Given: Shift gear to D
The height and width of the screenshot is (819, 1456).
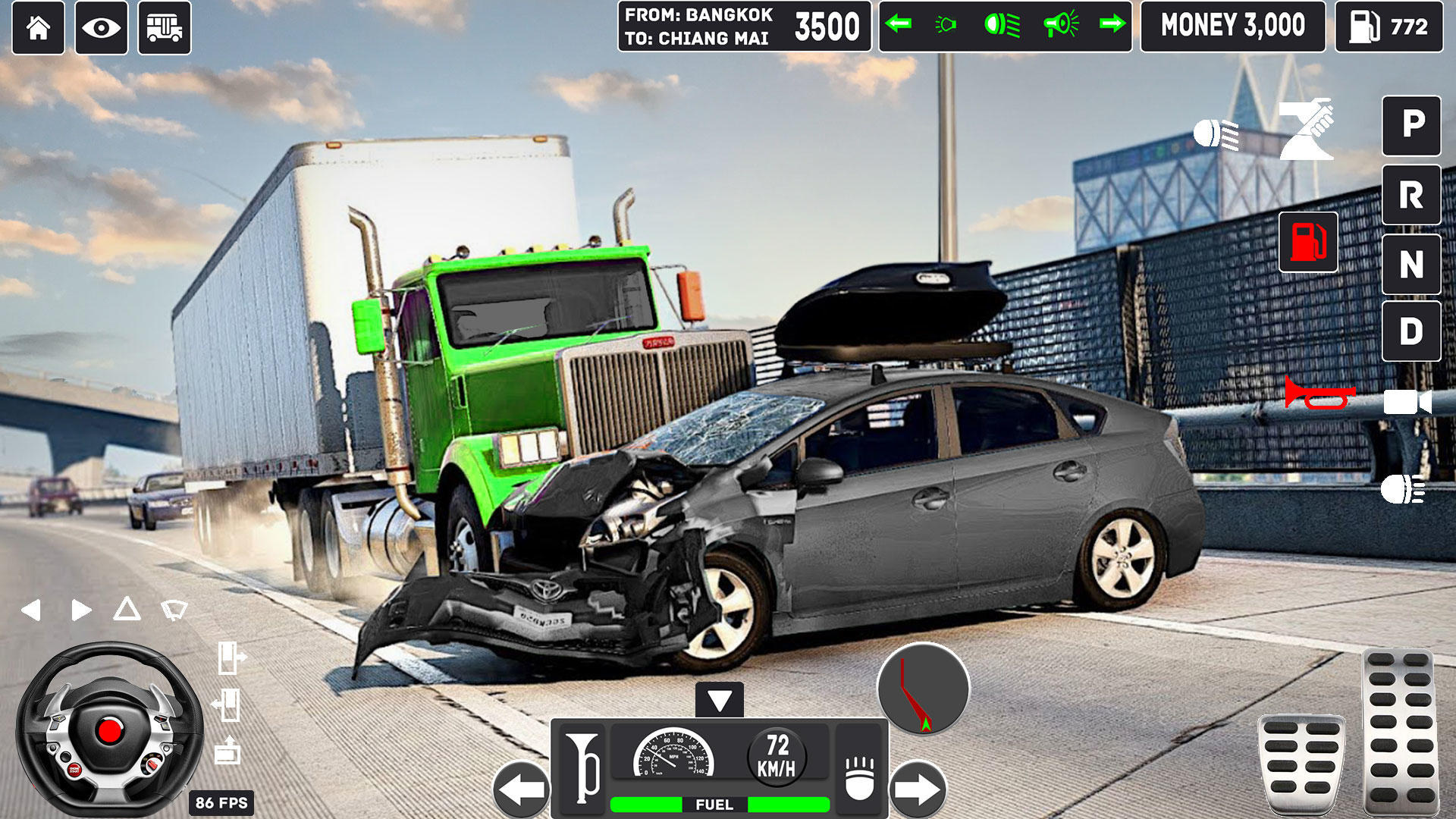Looking at the screenshot, I should tap(1411, 331).
